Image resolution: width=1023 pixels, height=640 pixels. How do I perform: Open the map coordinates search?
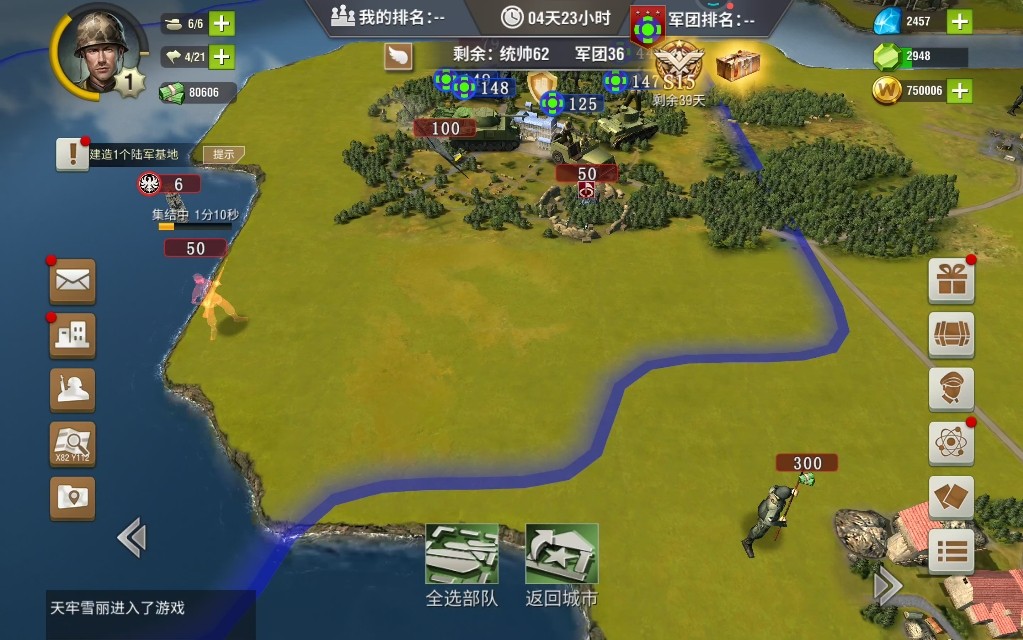(x=73, y=444)
